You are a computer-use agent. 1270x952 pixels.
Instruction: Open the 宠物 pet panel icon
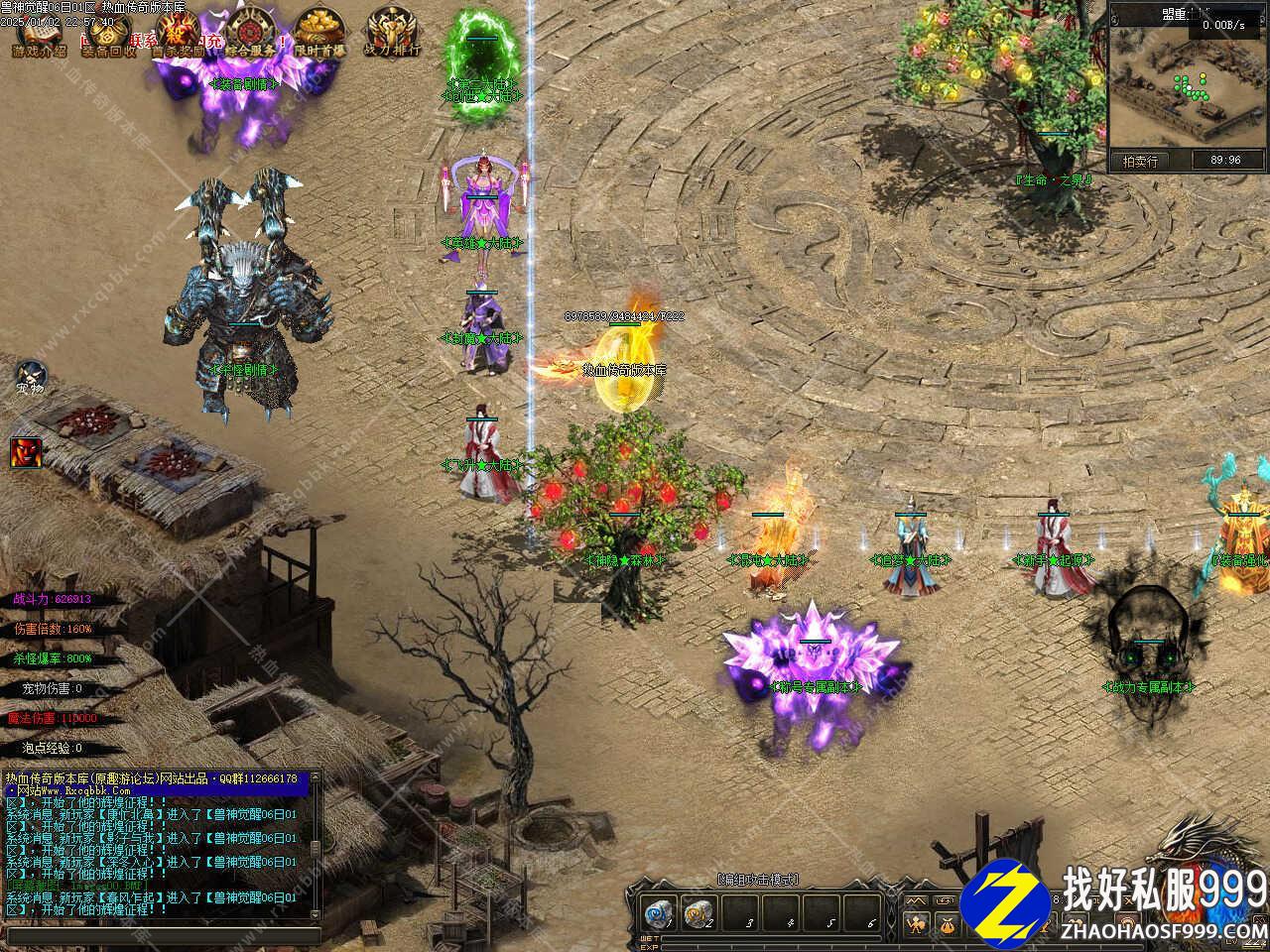point(30,378)
